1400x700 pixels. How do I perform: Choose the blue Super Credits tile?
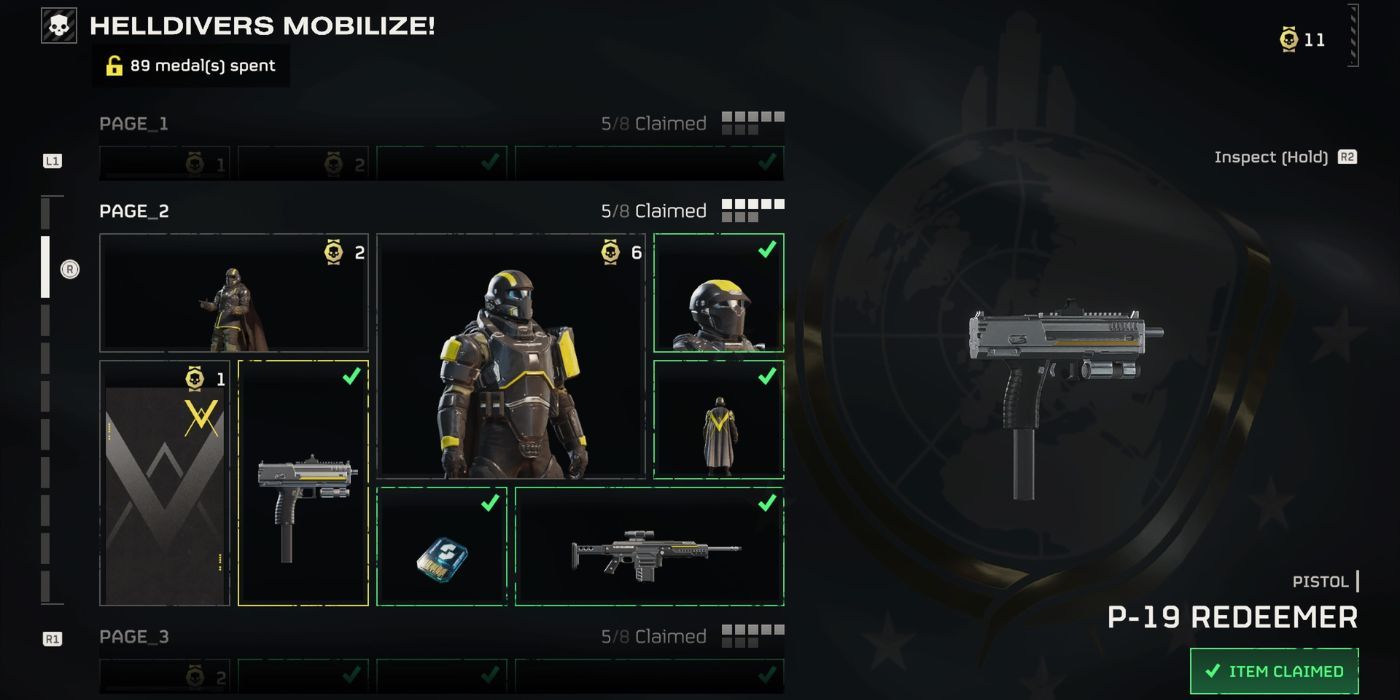point(442,546)
